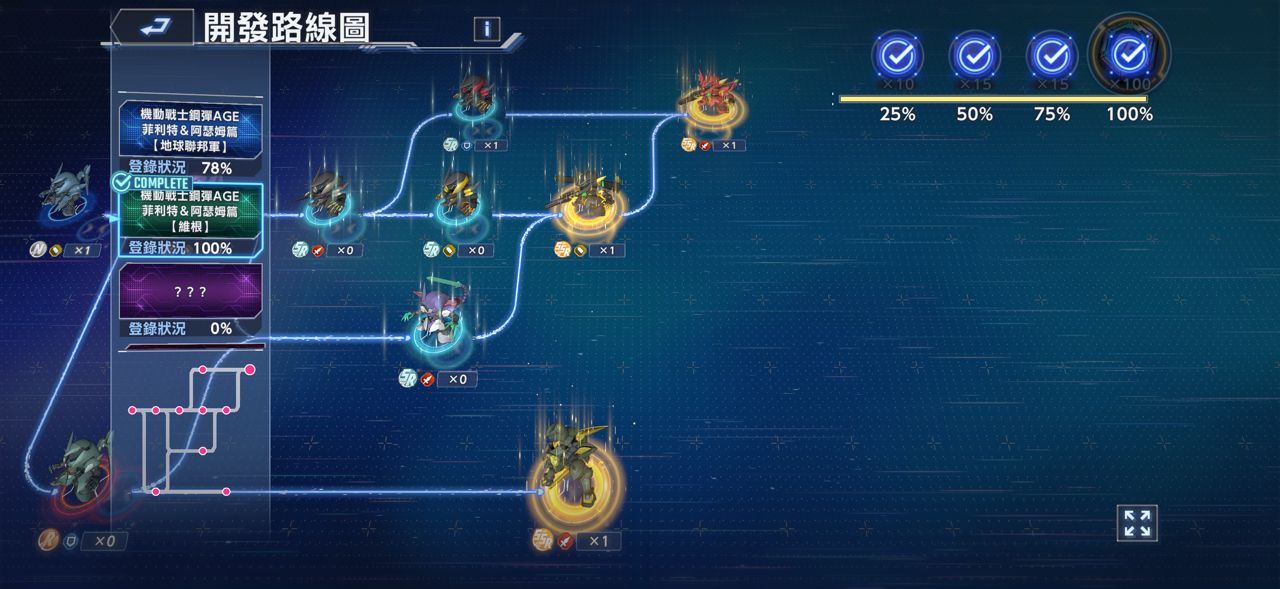This screenshot has height=589, width=1280.
Task: Toggle the fullscreen expand button
Action: (1137, 523)
